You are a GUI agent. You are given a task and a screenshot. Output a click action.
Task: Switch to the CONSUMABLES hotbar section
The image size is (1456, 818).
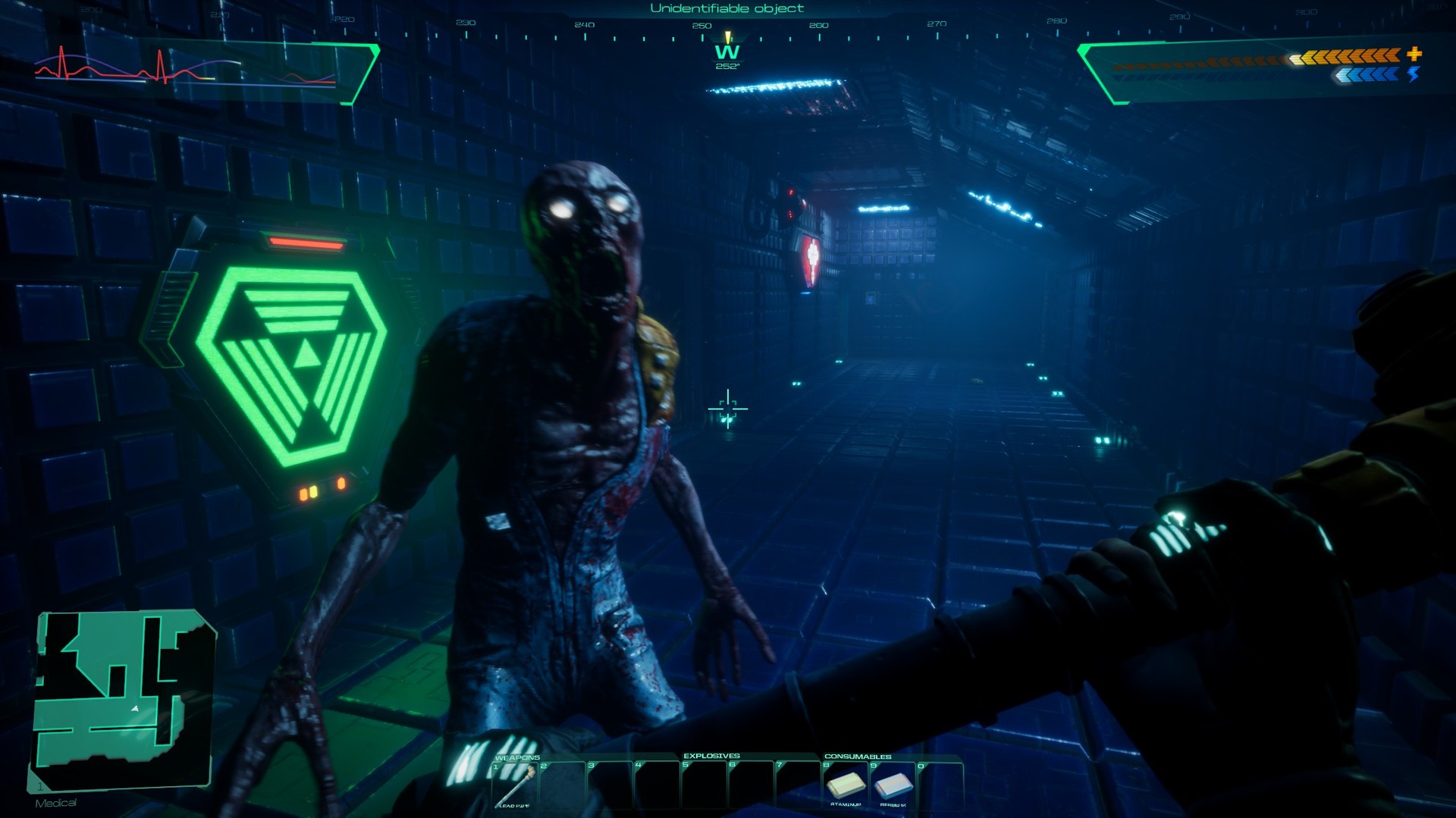pos(858,756)
